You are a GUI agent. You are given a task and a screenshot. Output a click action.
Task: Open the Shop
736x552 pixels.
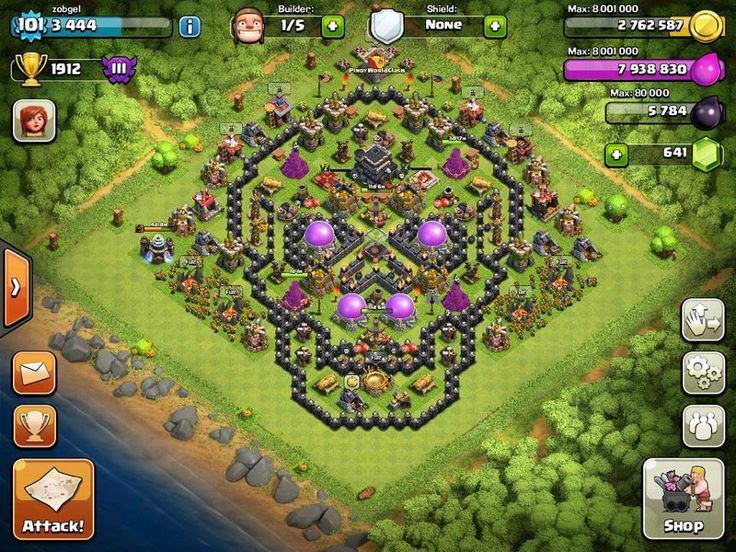(x=683, y=498)
